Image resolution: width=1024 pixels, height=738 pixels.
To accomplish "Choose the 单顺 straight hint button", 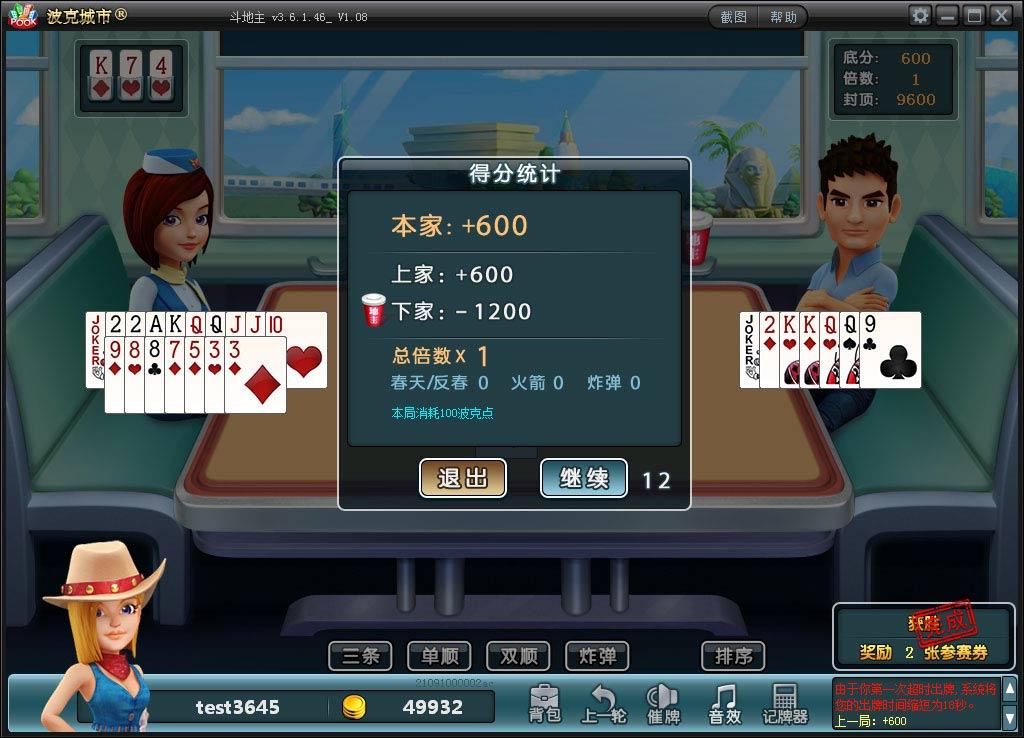I will (439, 656).
